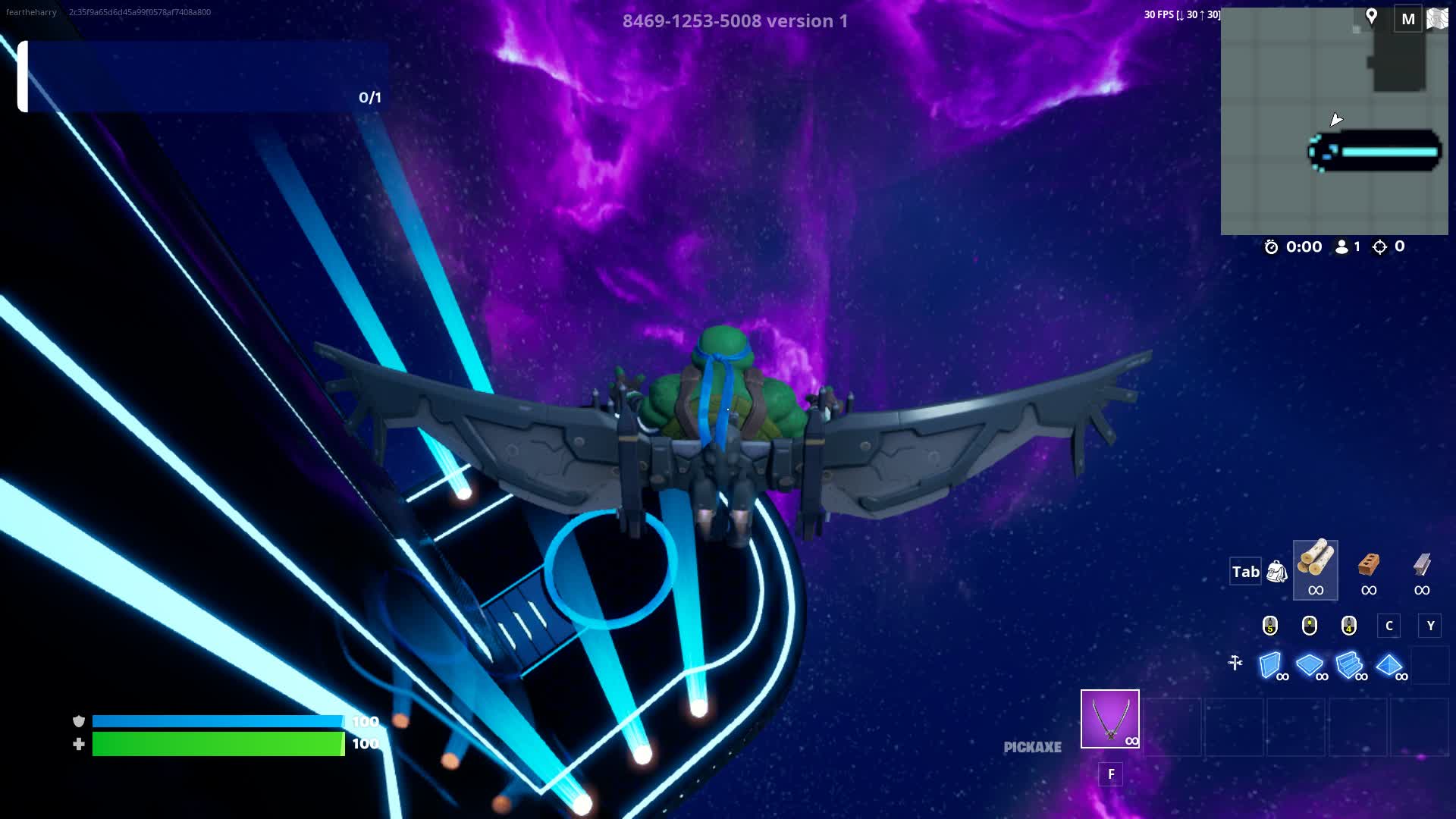Click the chain necklace item slot
The image size is (1456, 819).
click(1109, 718)
